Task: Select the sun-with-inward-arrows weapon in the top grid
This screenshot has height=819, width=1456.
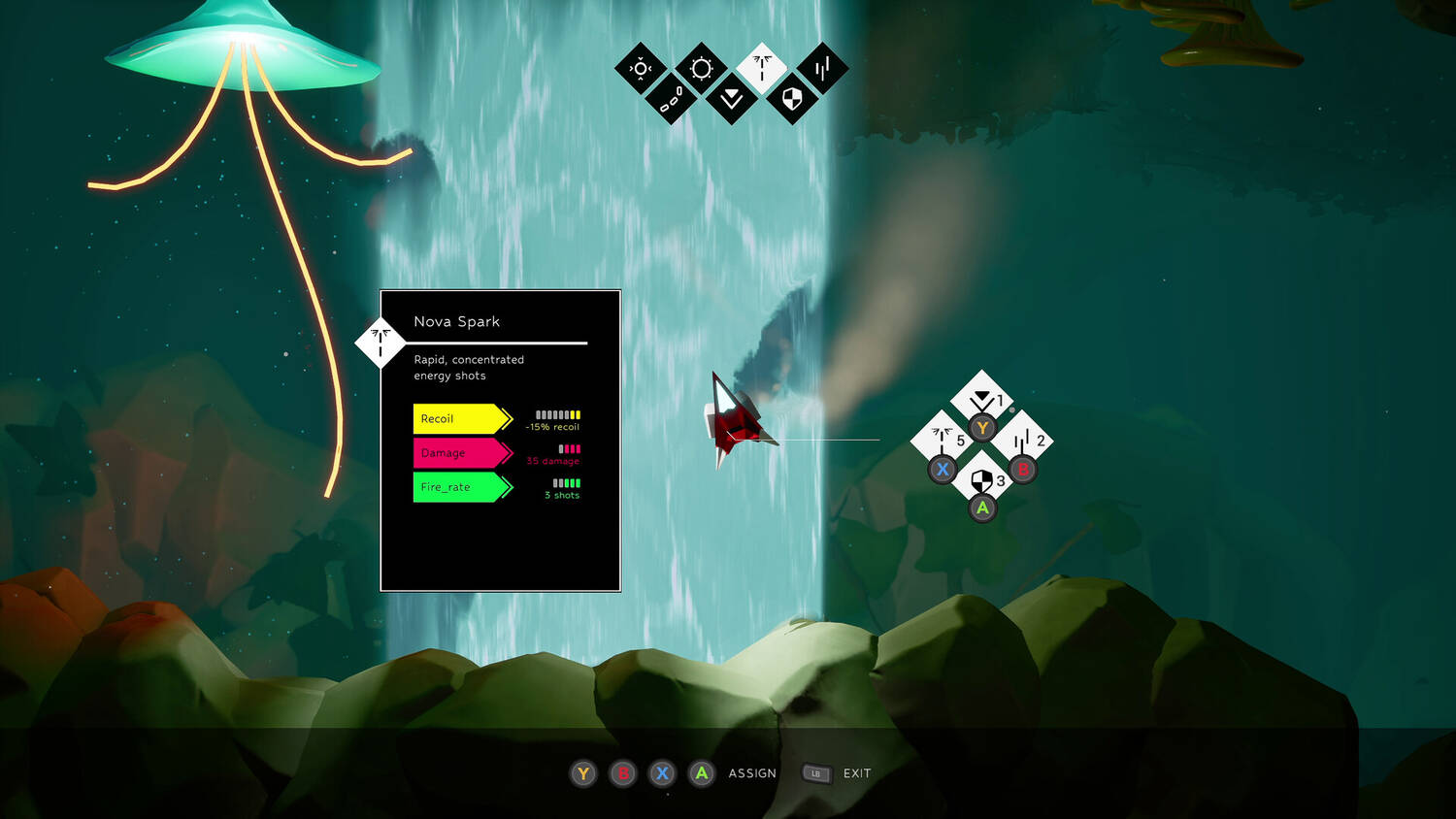Action: pyautogui.click(x=641, y=68)
